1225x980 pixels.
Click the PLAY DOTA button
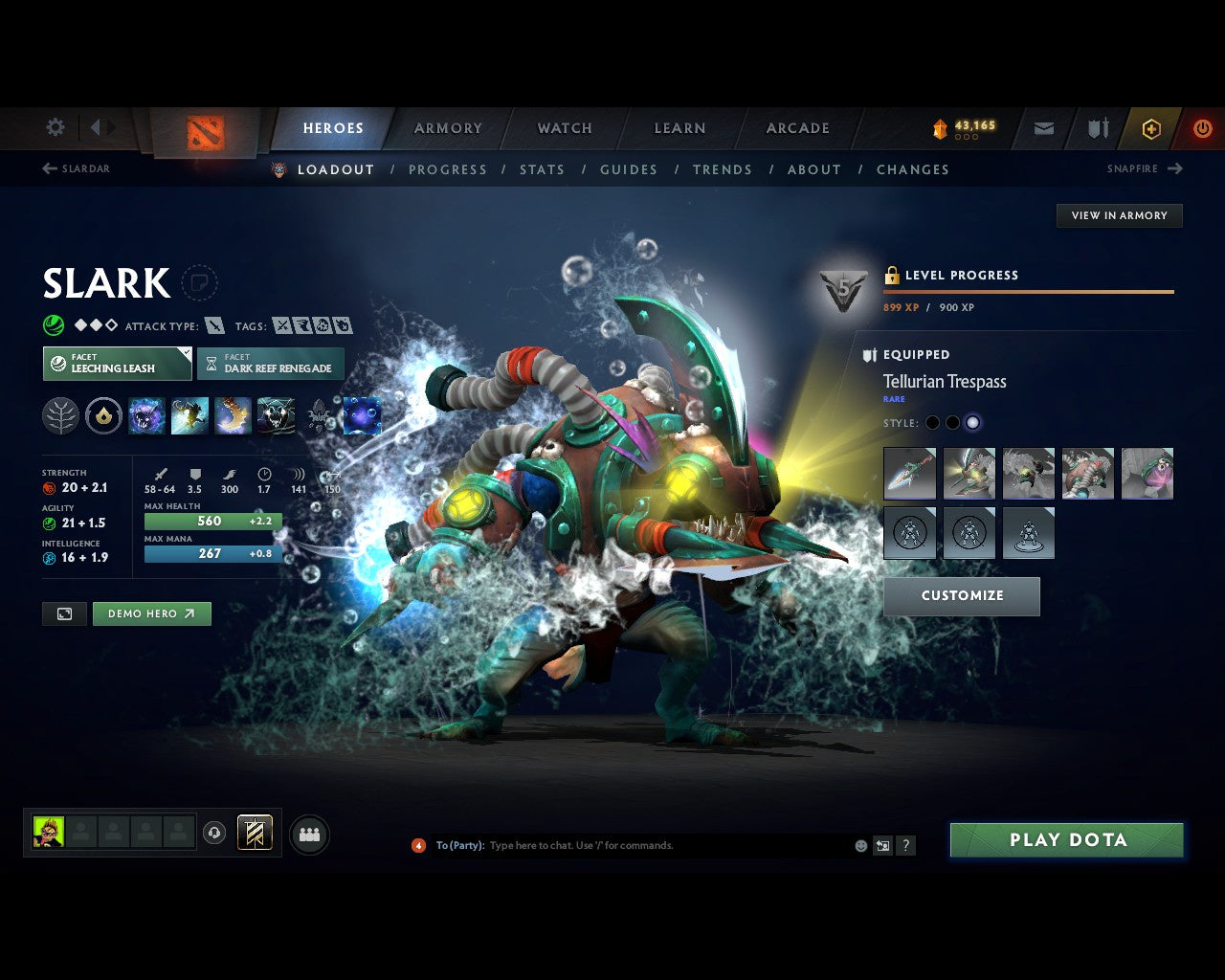(x=1066, y=839)
